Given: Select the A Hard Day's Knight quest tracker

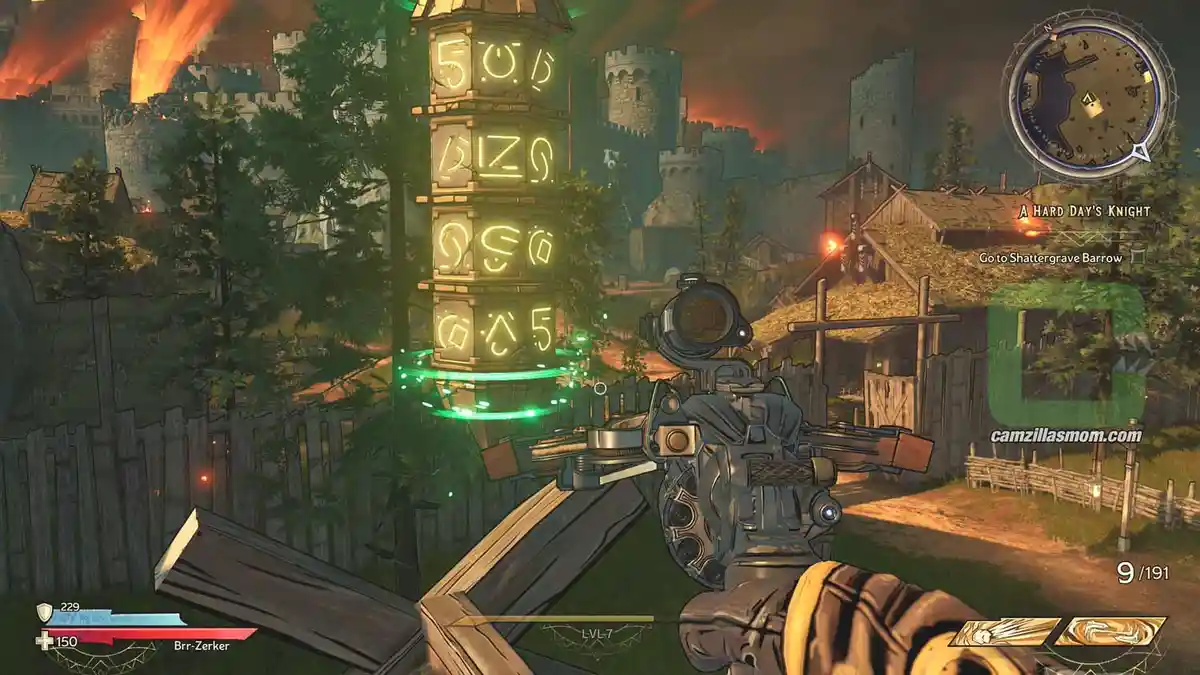Looking at the screenshot, I should 1084,211.
